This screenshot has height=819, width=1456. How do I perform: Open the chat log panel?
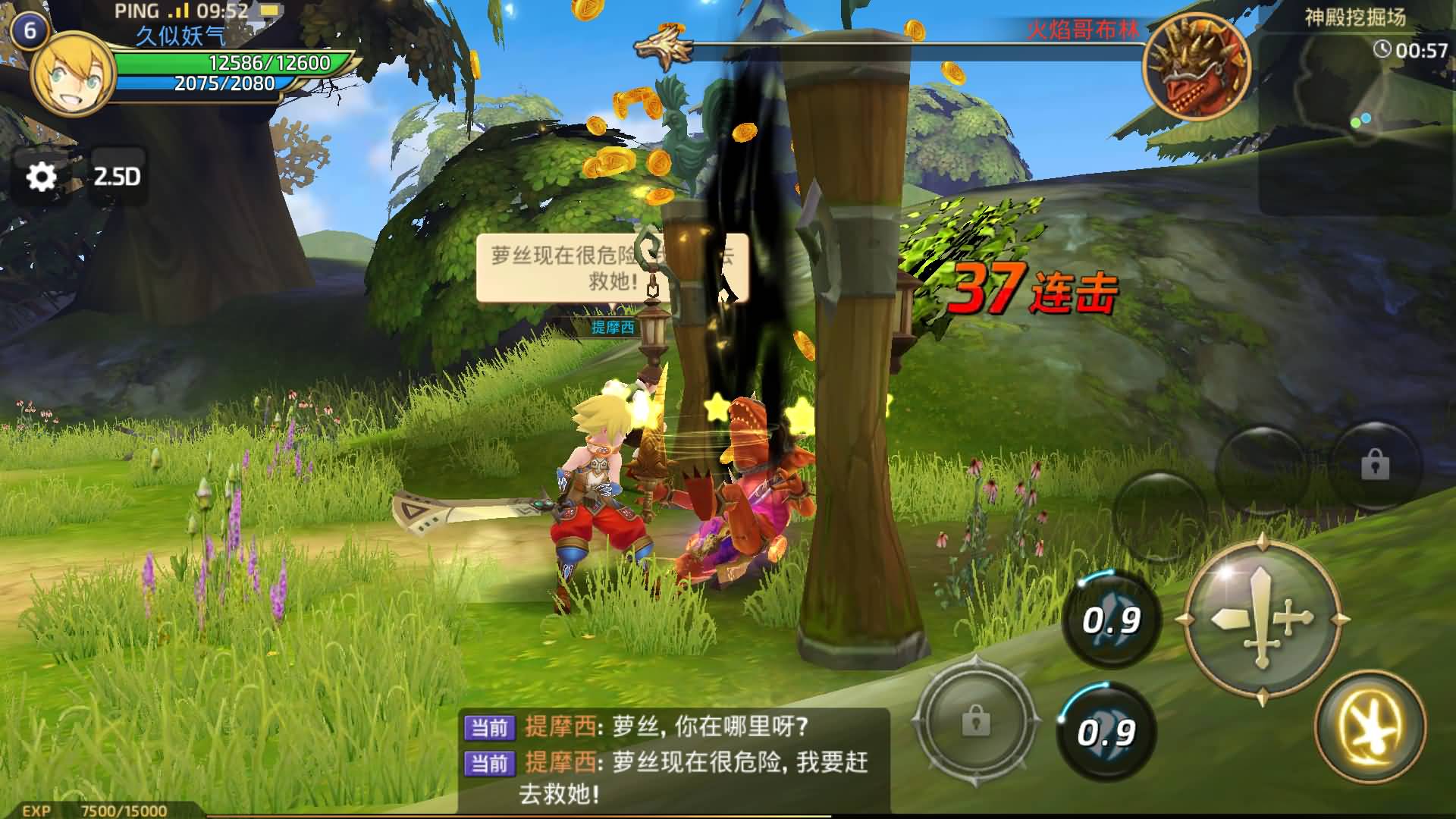(673, 761)
